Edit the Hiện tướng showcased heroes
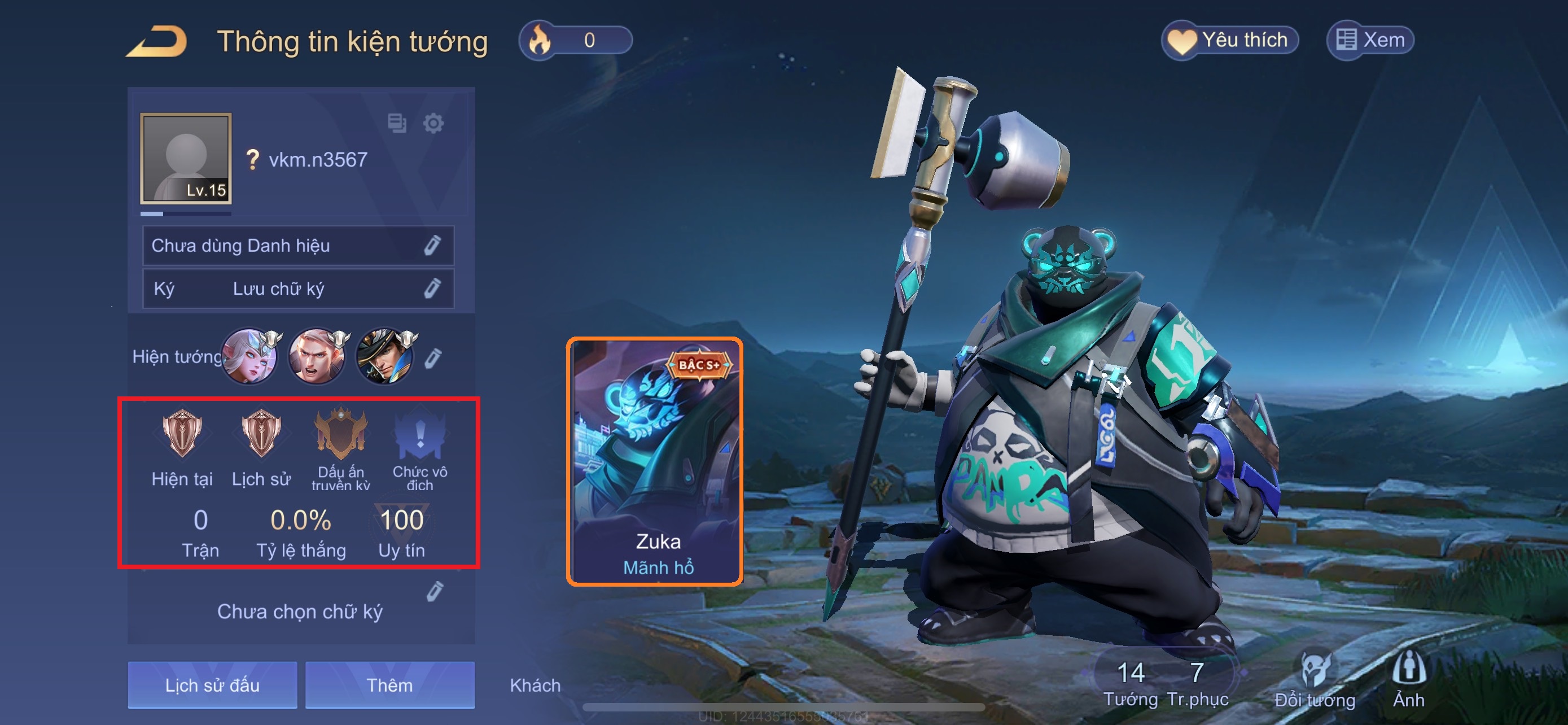The height and width of the screenshot is (725, 1568). click(433, 358)
